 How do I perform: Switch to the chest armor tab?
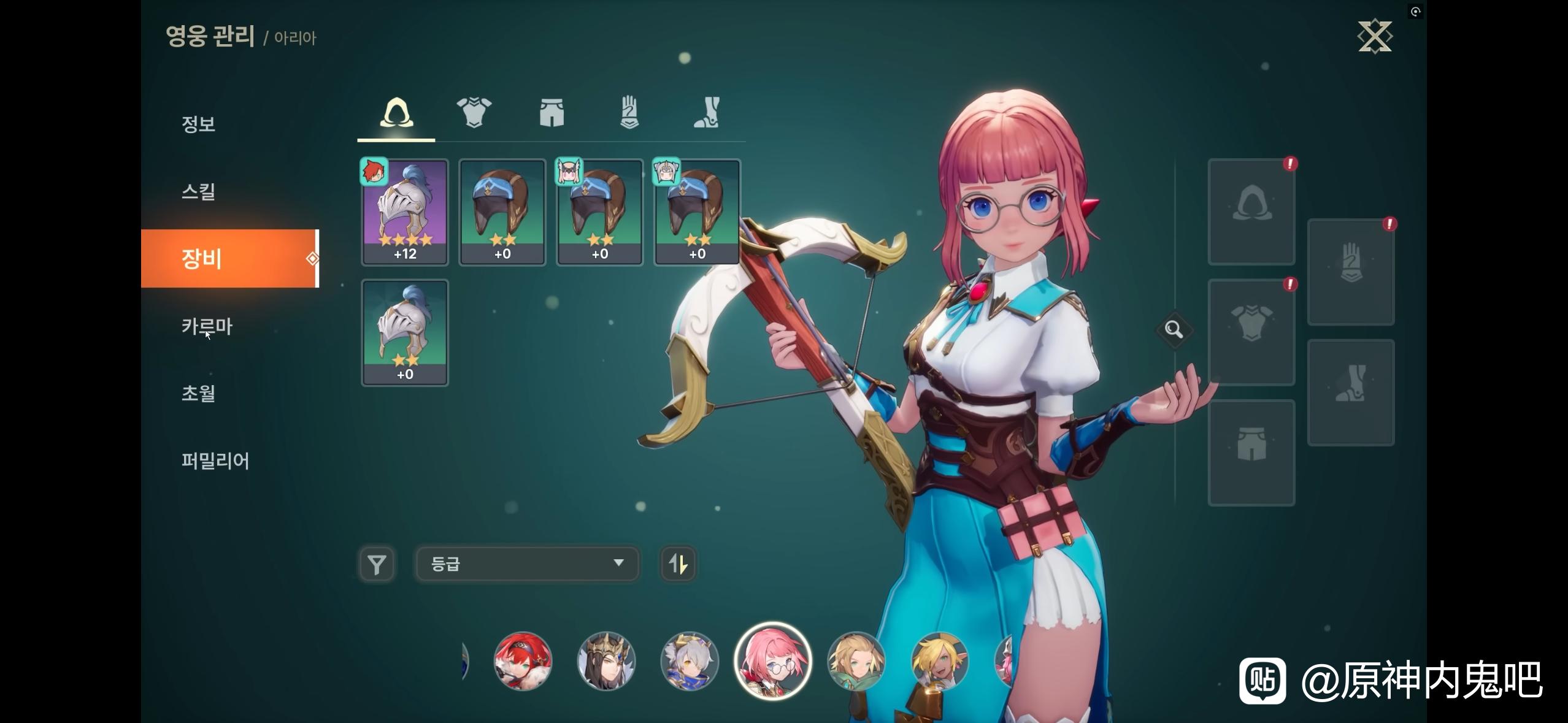point(474,113)
